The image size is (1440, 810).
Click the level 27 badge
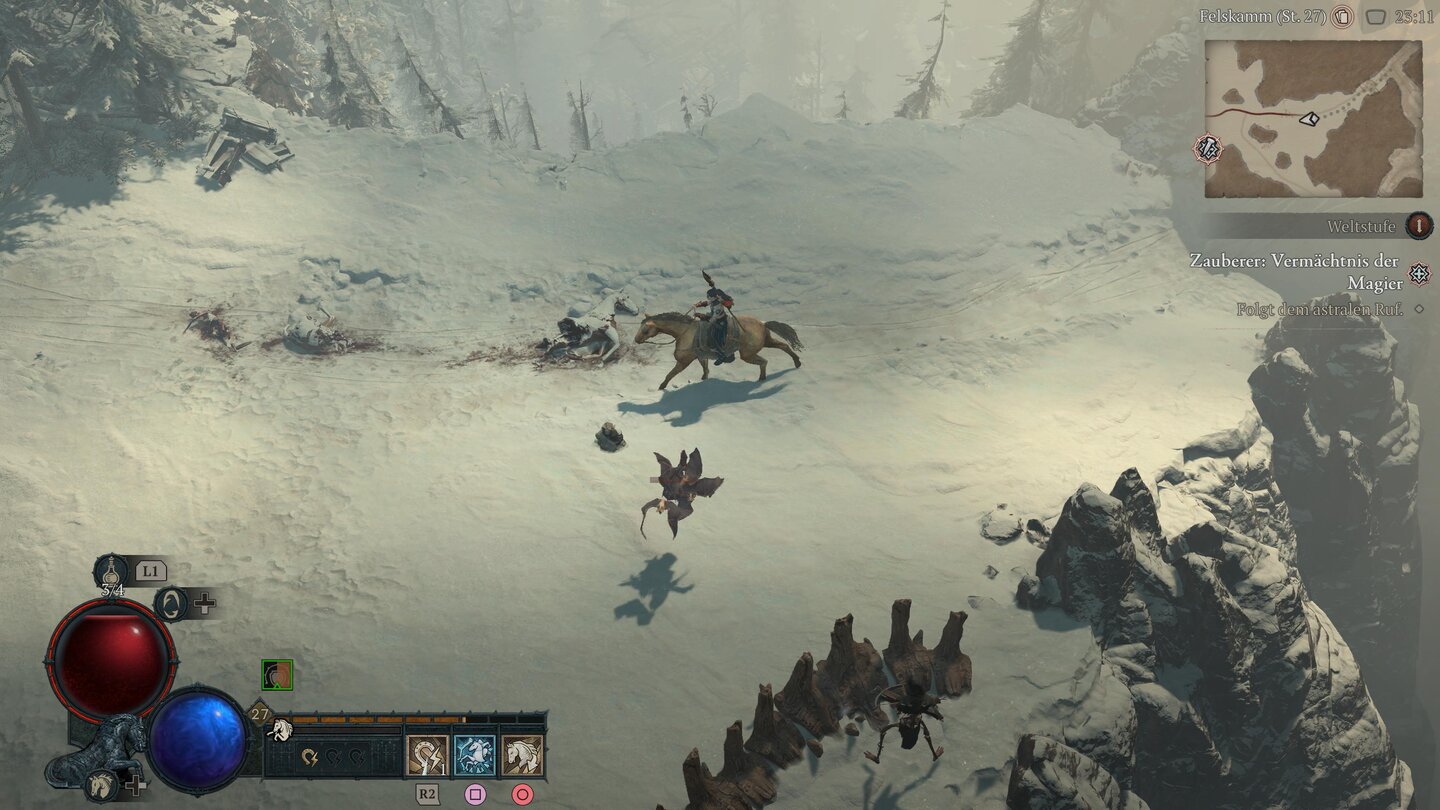pyautogui.click(x=260, y=714)
